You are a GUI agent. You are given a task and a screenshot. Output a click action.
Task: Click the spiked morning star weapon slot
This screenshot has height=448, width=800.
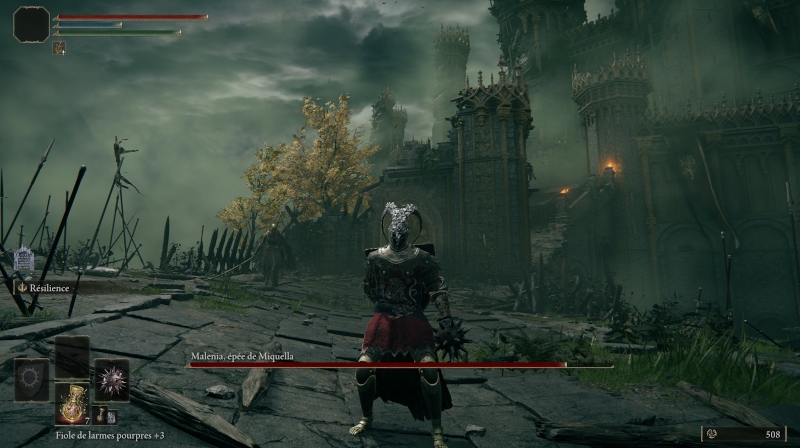[111, 380]
